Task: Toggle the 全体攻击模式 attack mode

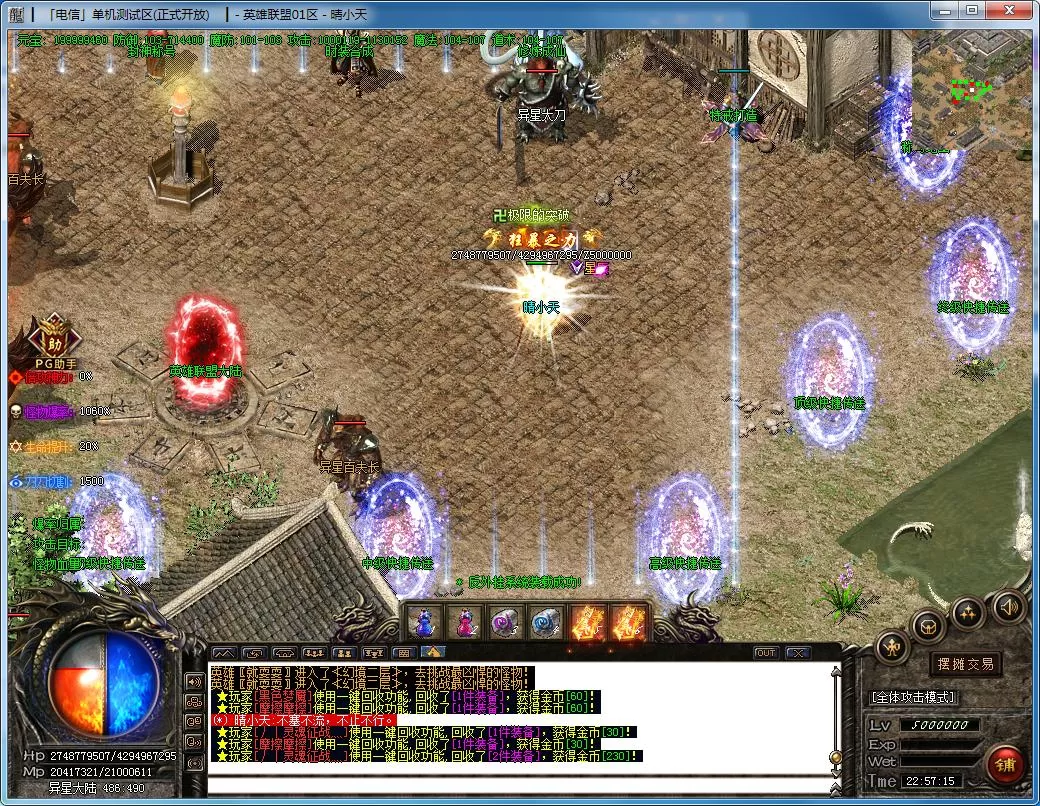Action: 913,696
